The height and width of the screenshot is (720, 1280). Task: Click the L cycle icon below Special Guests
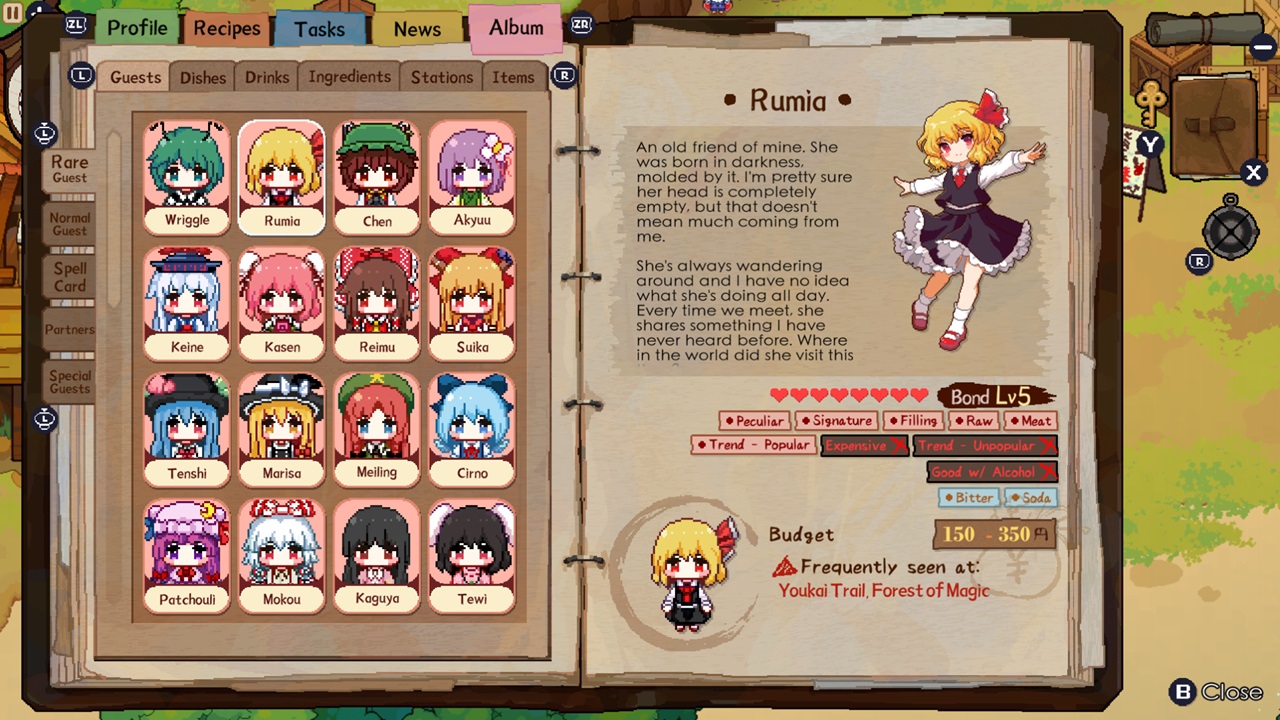coord(44,419)
